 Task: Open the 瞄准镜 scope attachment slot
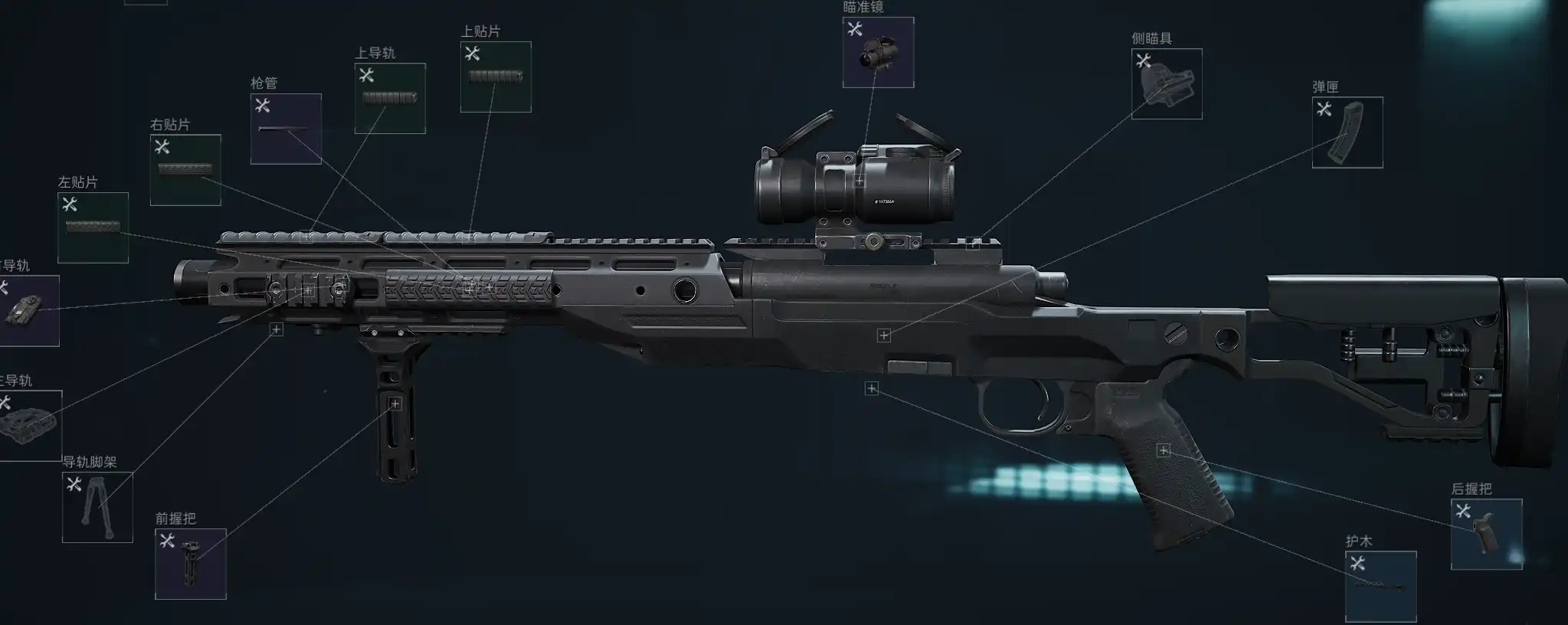click(x=878, y=52)
